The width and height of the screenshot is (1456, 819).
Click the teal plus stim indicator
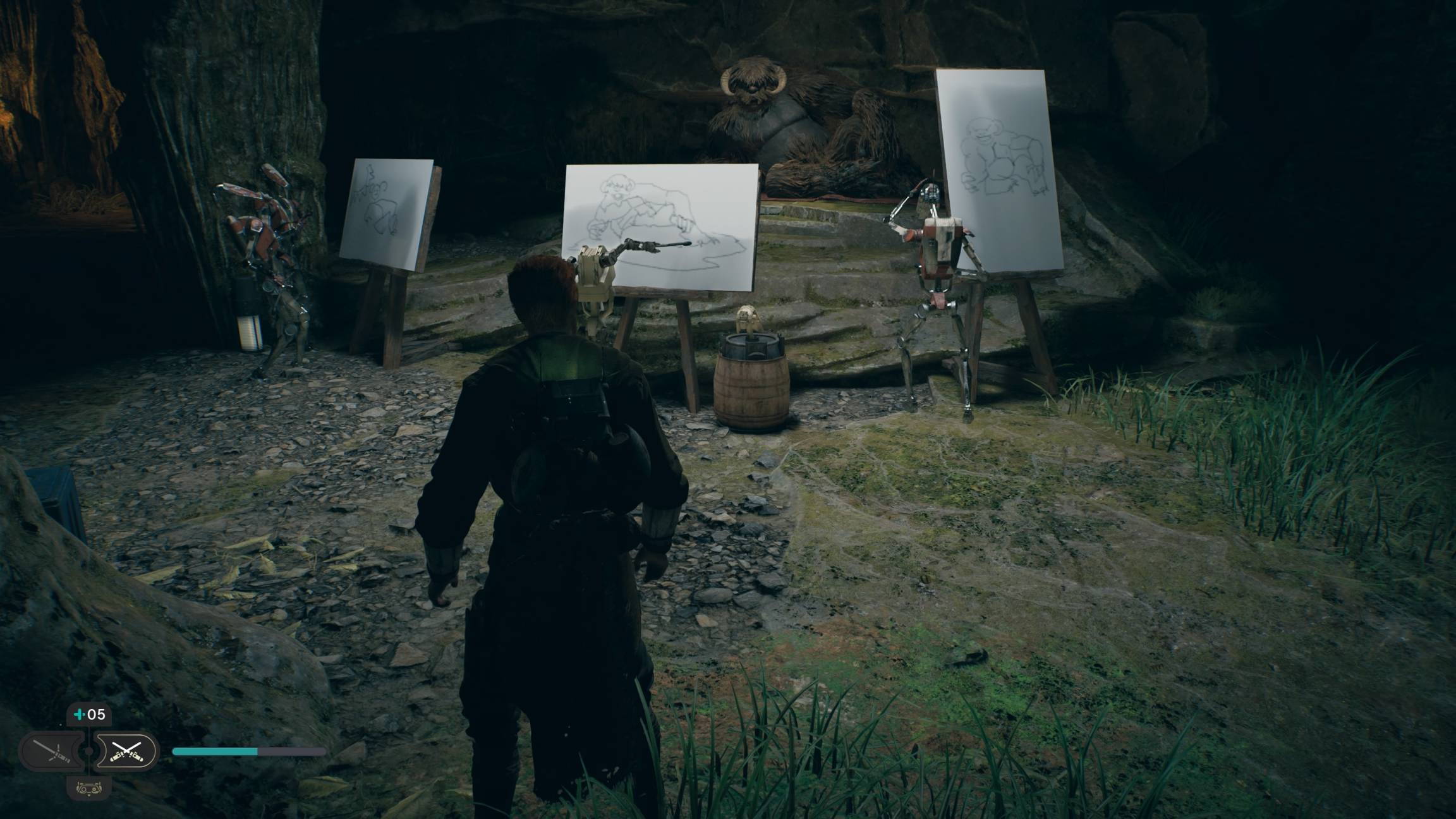[x=80, y=714]
